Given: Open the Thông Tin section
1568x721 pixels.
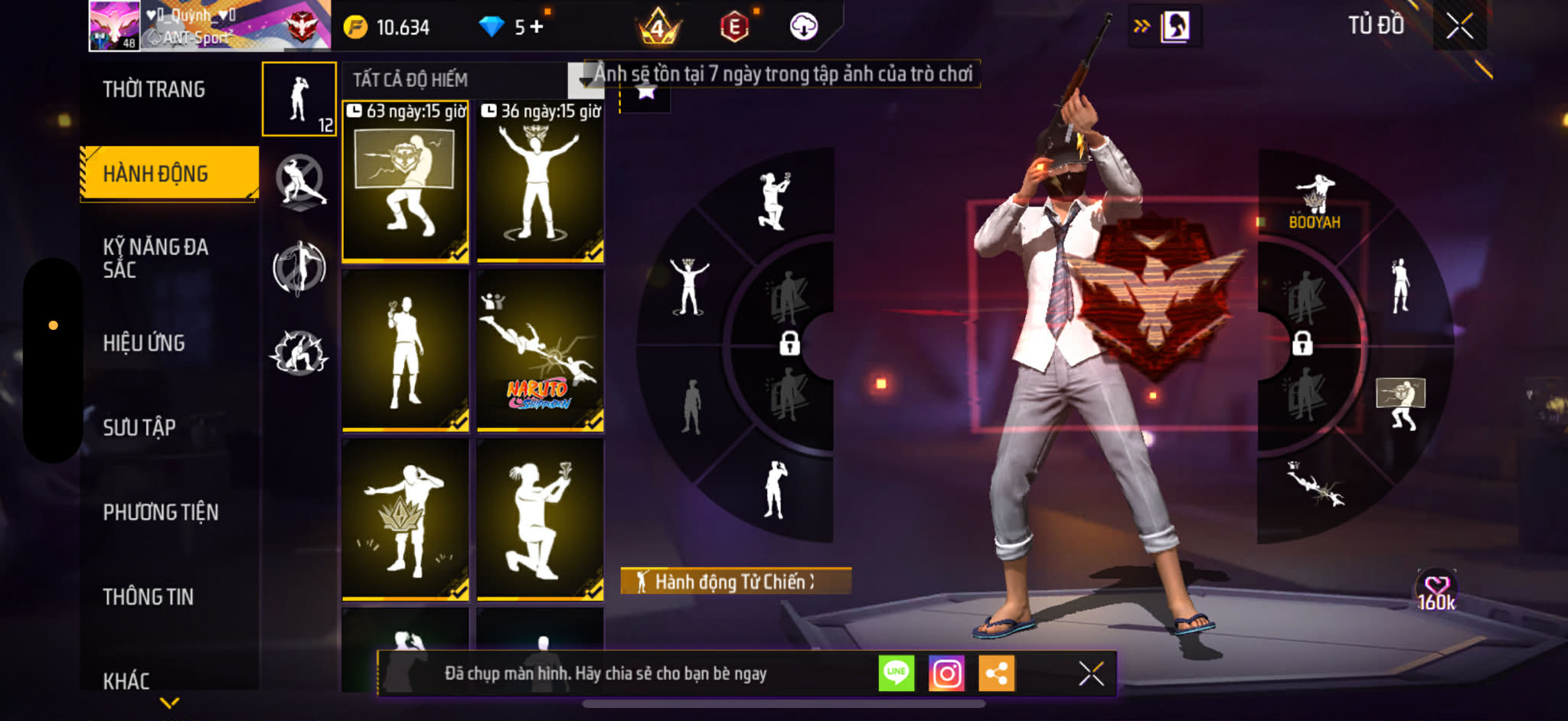Looking at the screenshot, I should click(149, 596).
